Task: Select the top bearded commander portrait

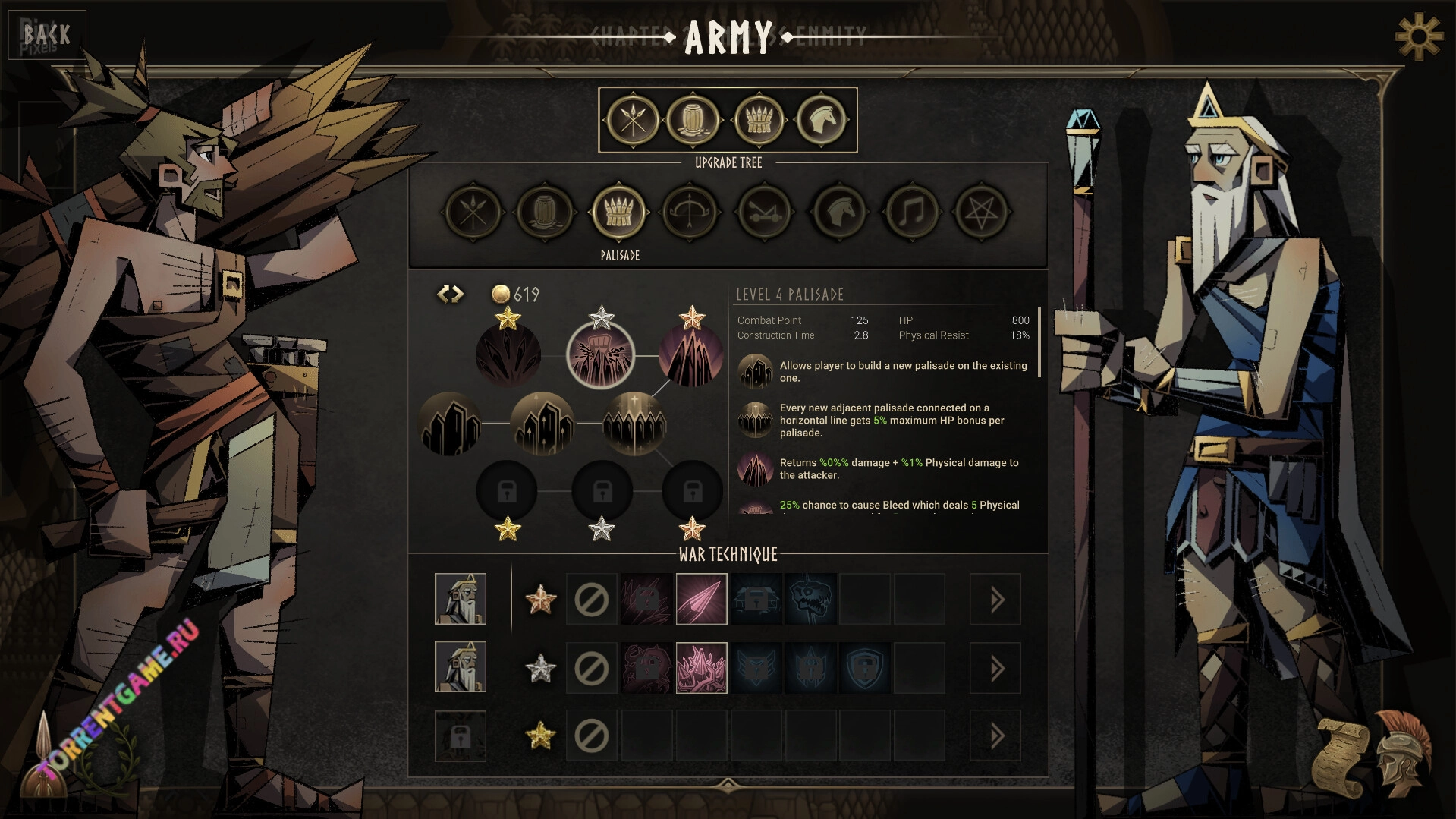Action: (461, 600)
